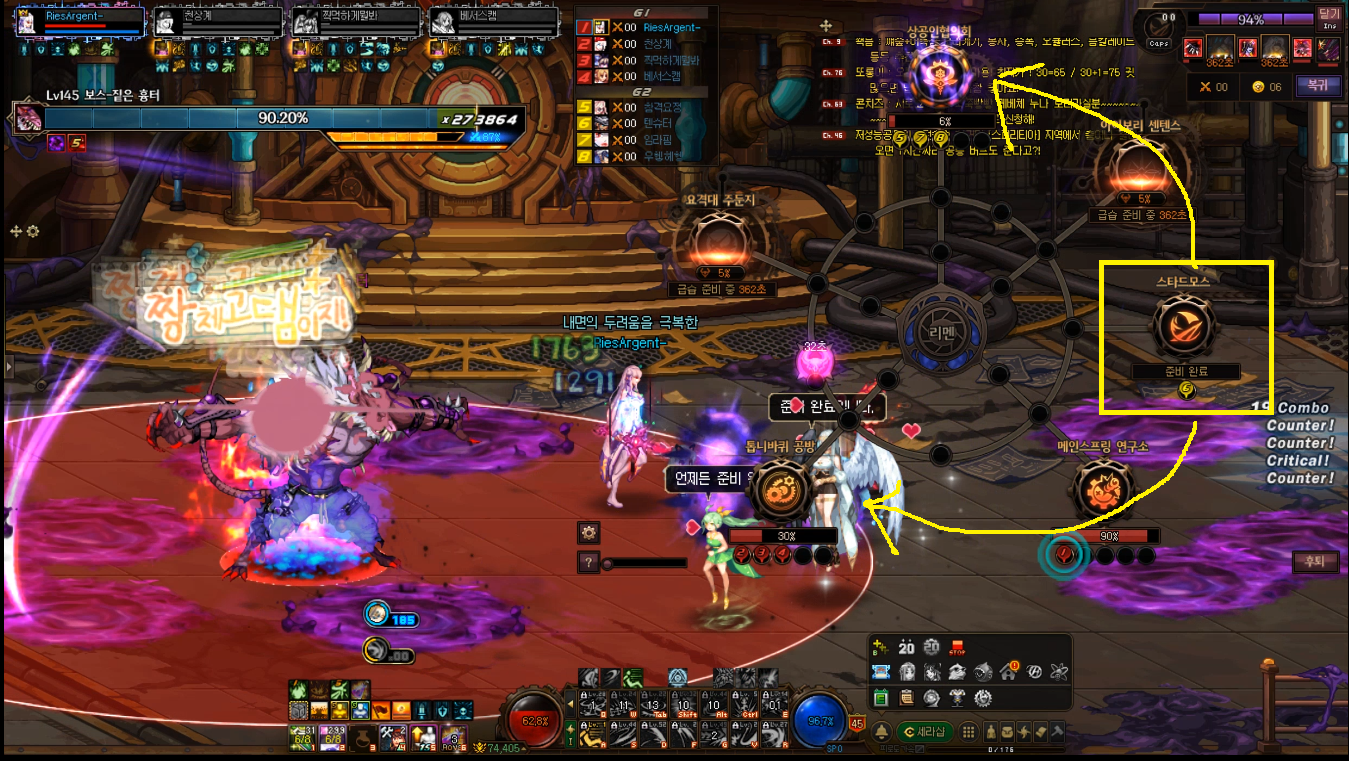The image size is (1349, 761).
Task: Click the red STOP icon
Action: 957,646
